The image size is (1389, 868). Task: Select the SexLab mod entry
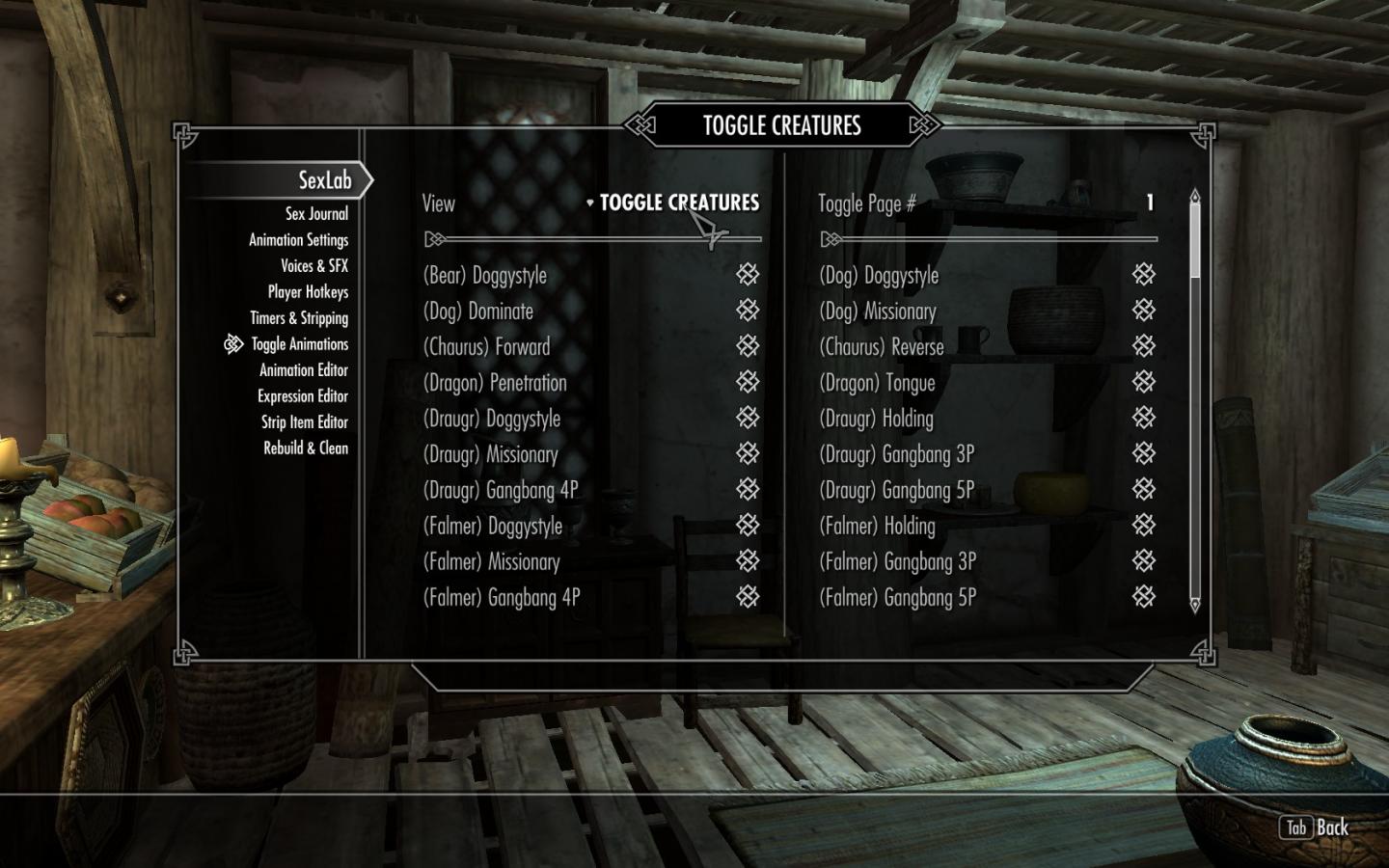pyautogui.click(x=324, y=180)
